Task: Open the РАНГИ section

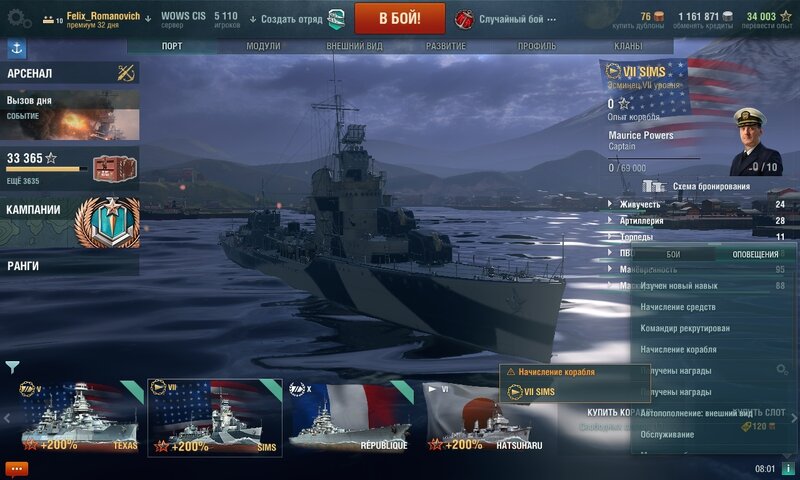Action: [70, 266]
